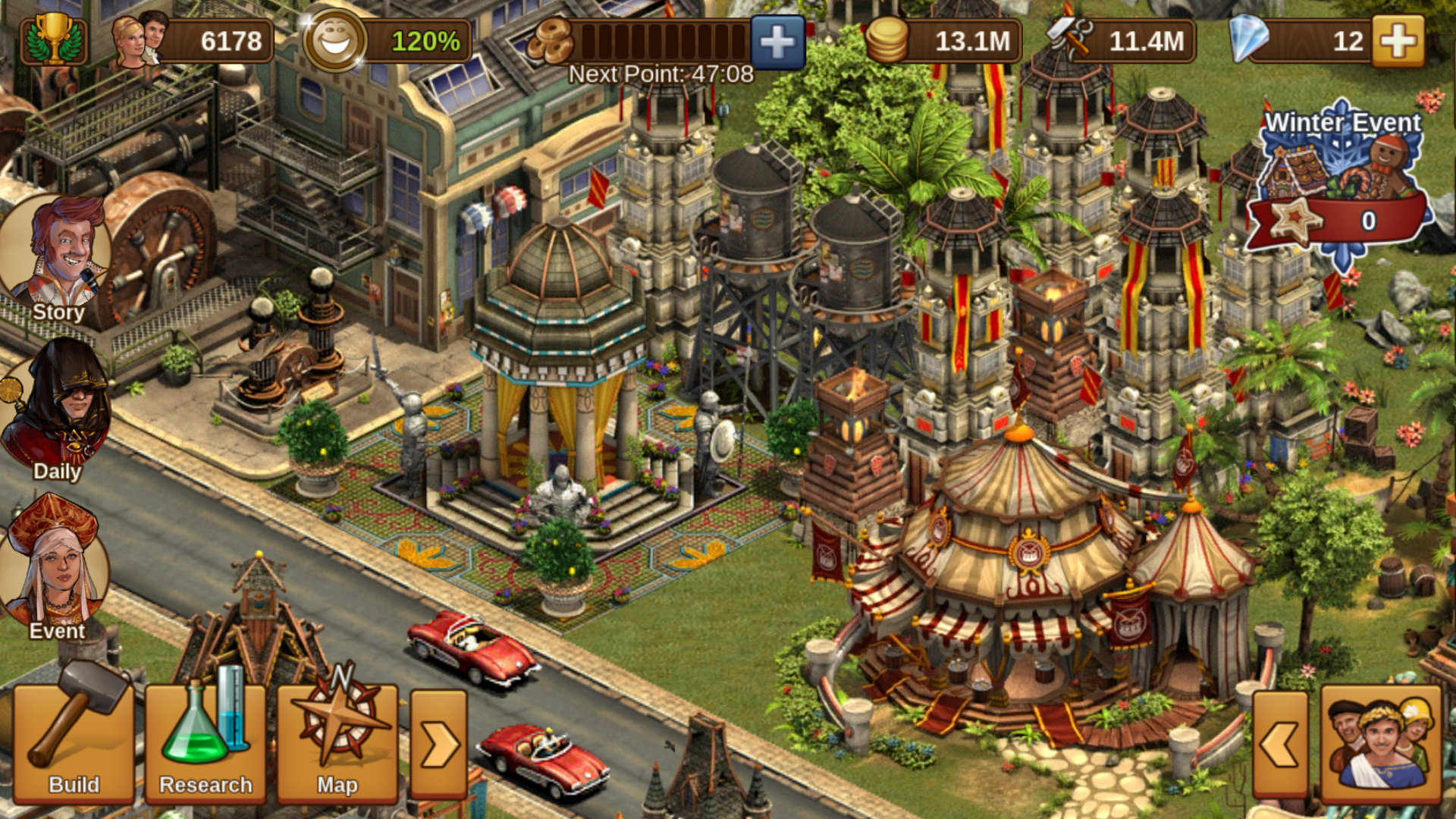Tap the hammer supplies icon

pos(1069,39)
